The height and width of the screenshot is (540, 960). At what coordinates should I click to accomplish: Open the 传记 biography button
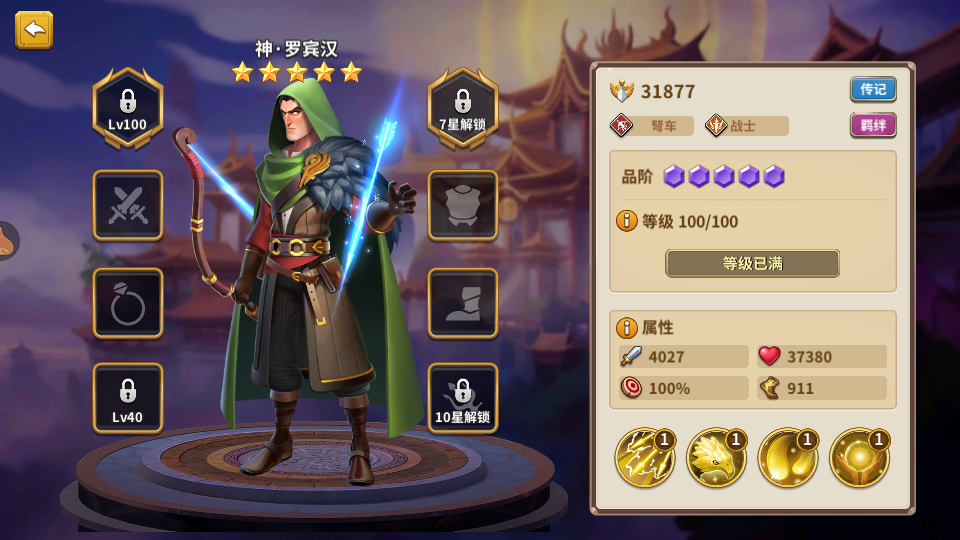pyautogui.click(x=873, y=89)
